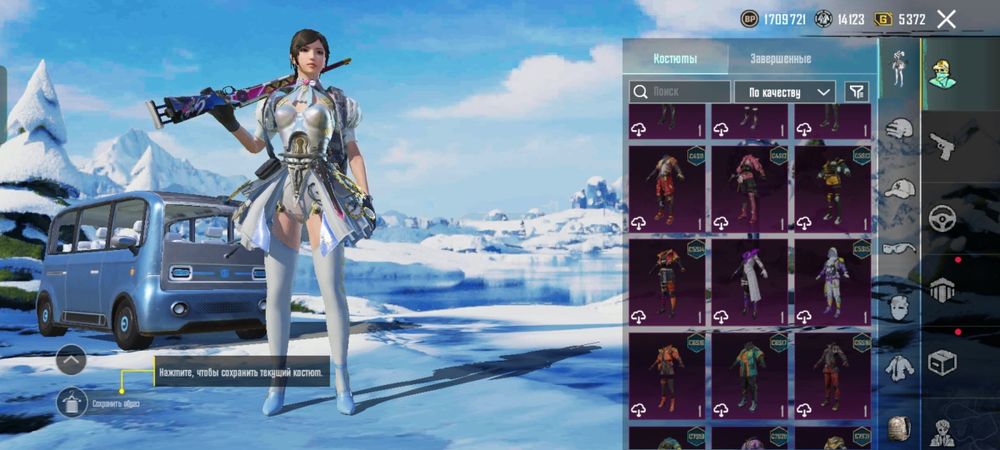The height and width of the screenshot is (450, 1000).
Task: Switch to the Костюмы tab
Action: 675,59
